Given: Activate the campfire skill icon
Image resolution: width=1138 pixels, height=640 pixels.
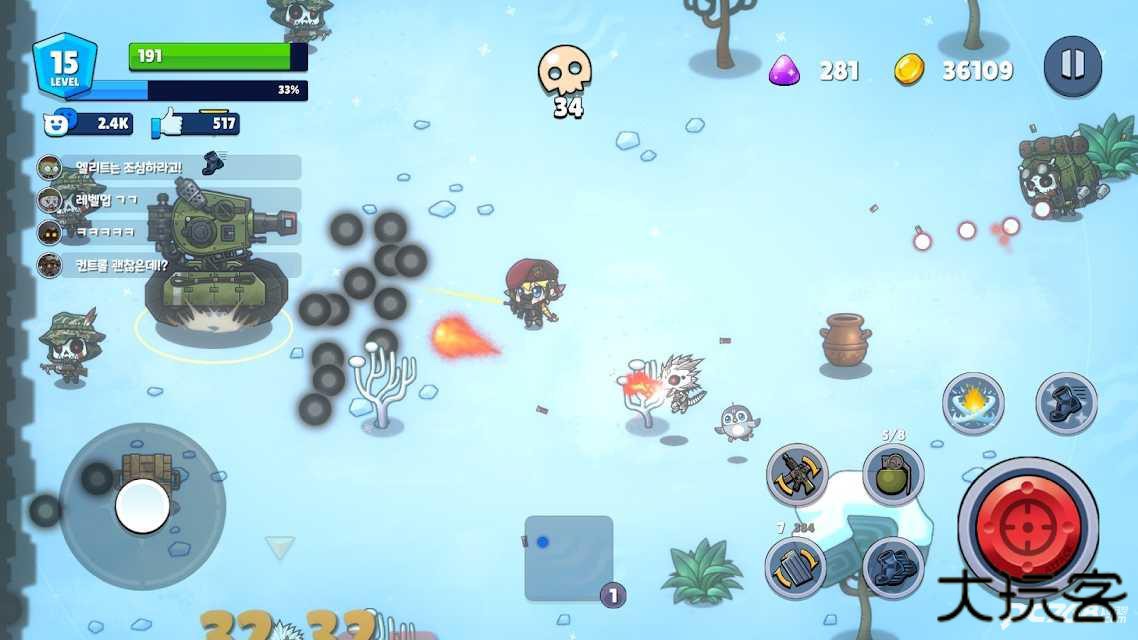Looking at the screenshot, I should pyautogui.click(x=973, y=404).
